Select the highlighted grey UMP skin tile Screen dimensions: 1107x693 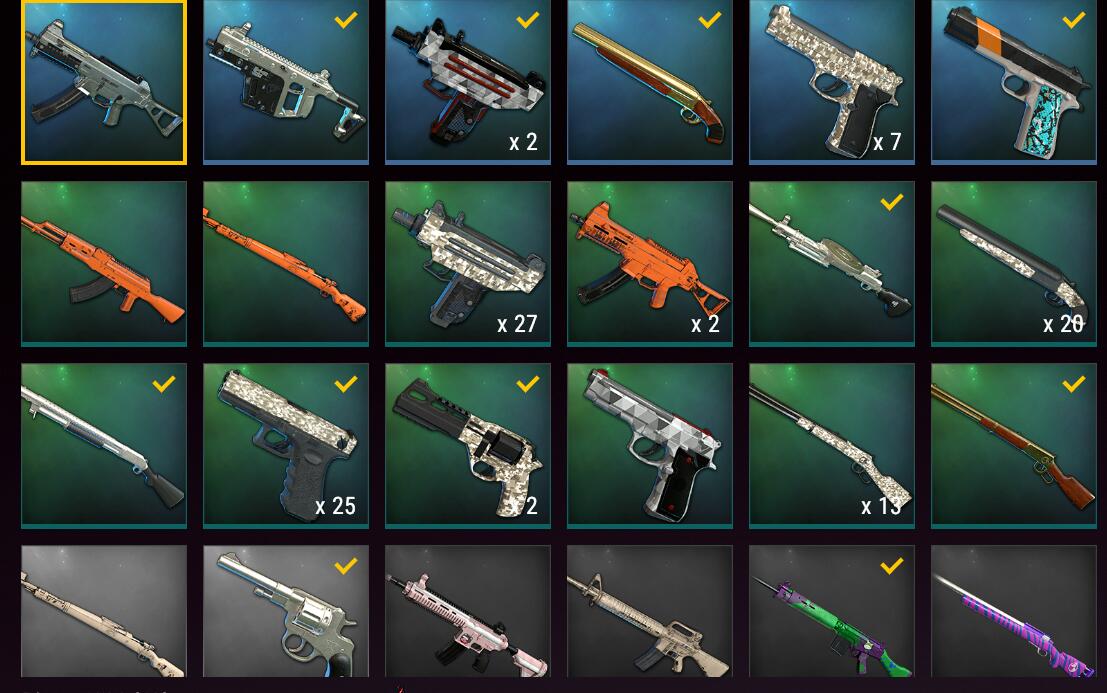pyautogui.click(x=104, y=82)
